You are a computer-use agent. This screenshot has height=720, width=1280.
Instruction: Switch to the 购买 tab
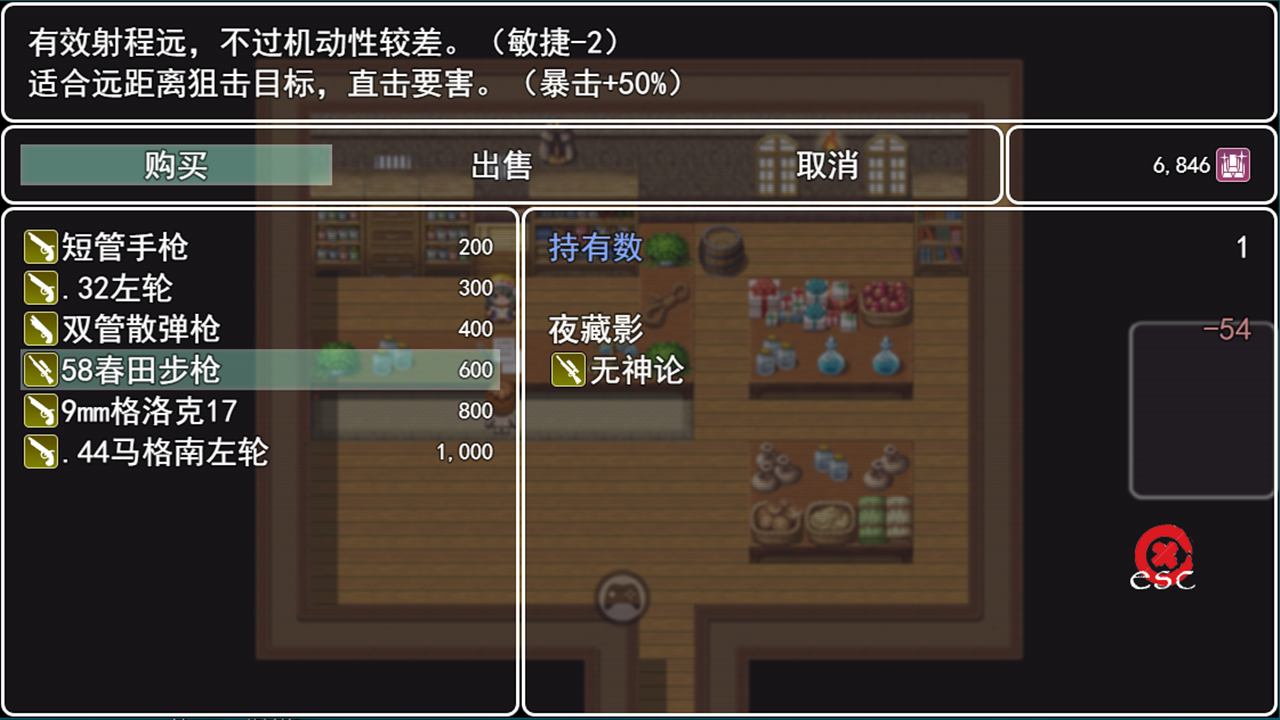pyautogui.click(x=175, y=166)
